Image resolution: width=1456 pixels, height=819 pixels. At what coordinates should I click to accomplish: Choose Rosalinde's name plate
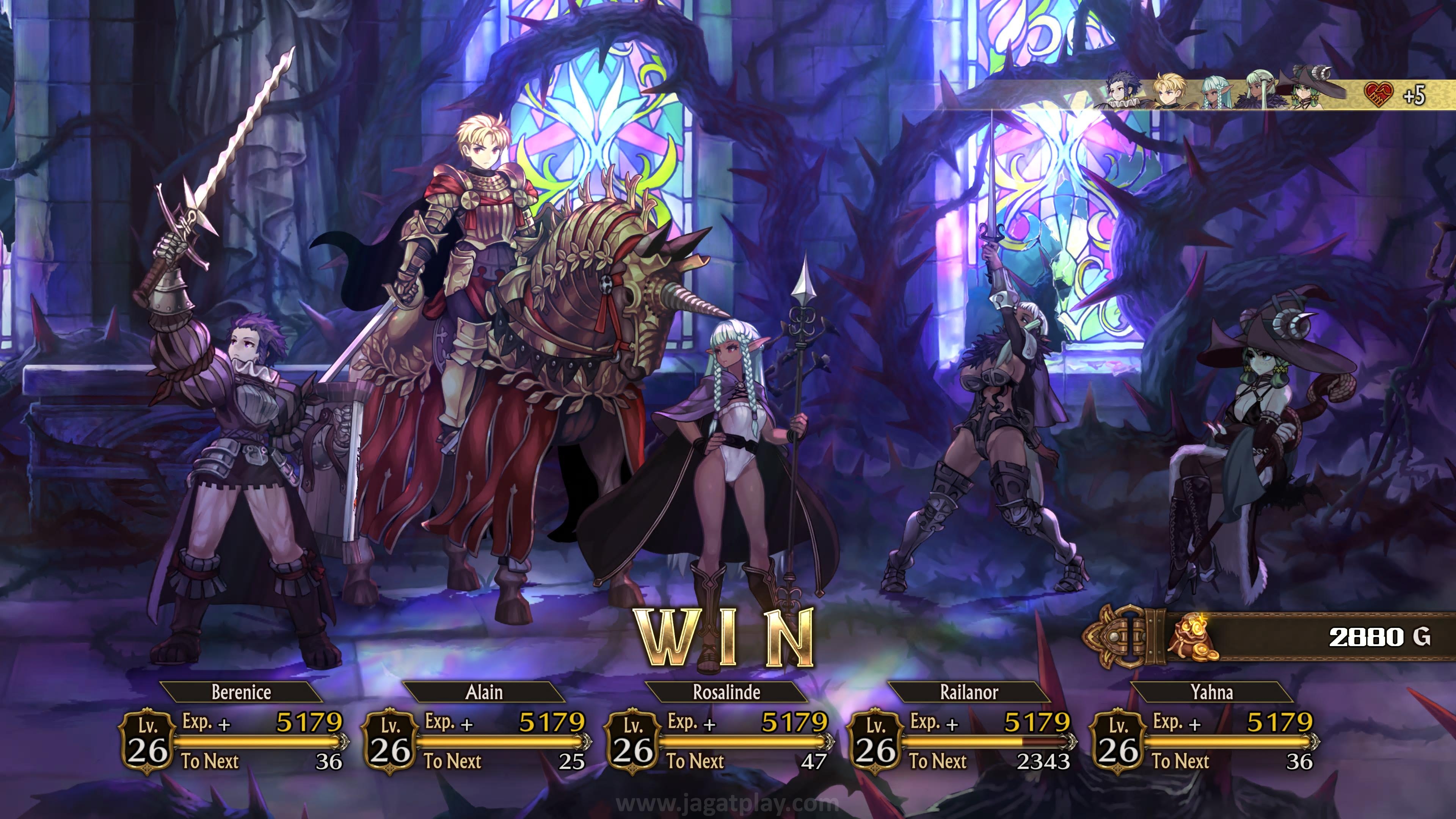(726, 692)
